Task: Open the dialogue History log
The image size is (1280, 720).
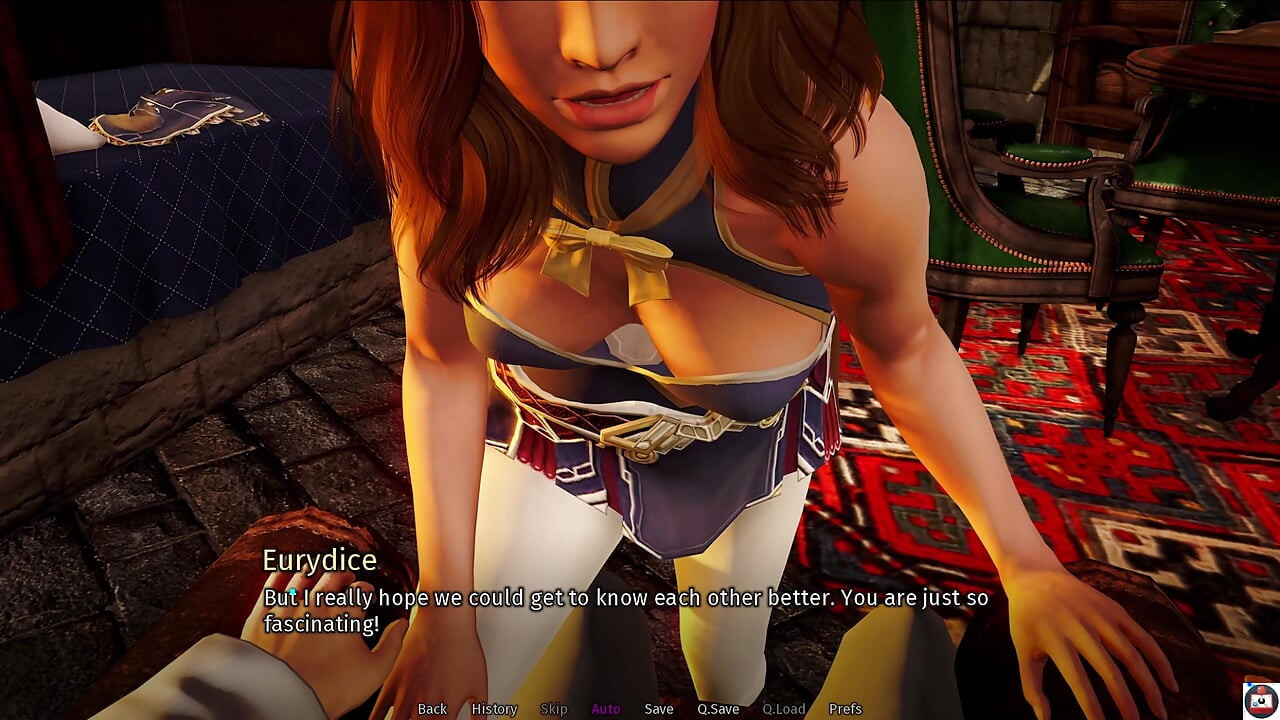Action: pyautogui.click(x=494, y=709)
